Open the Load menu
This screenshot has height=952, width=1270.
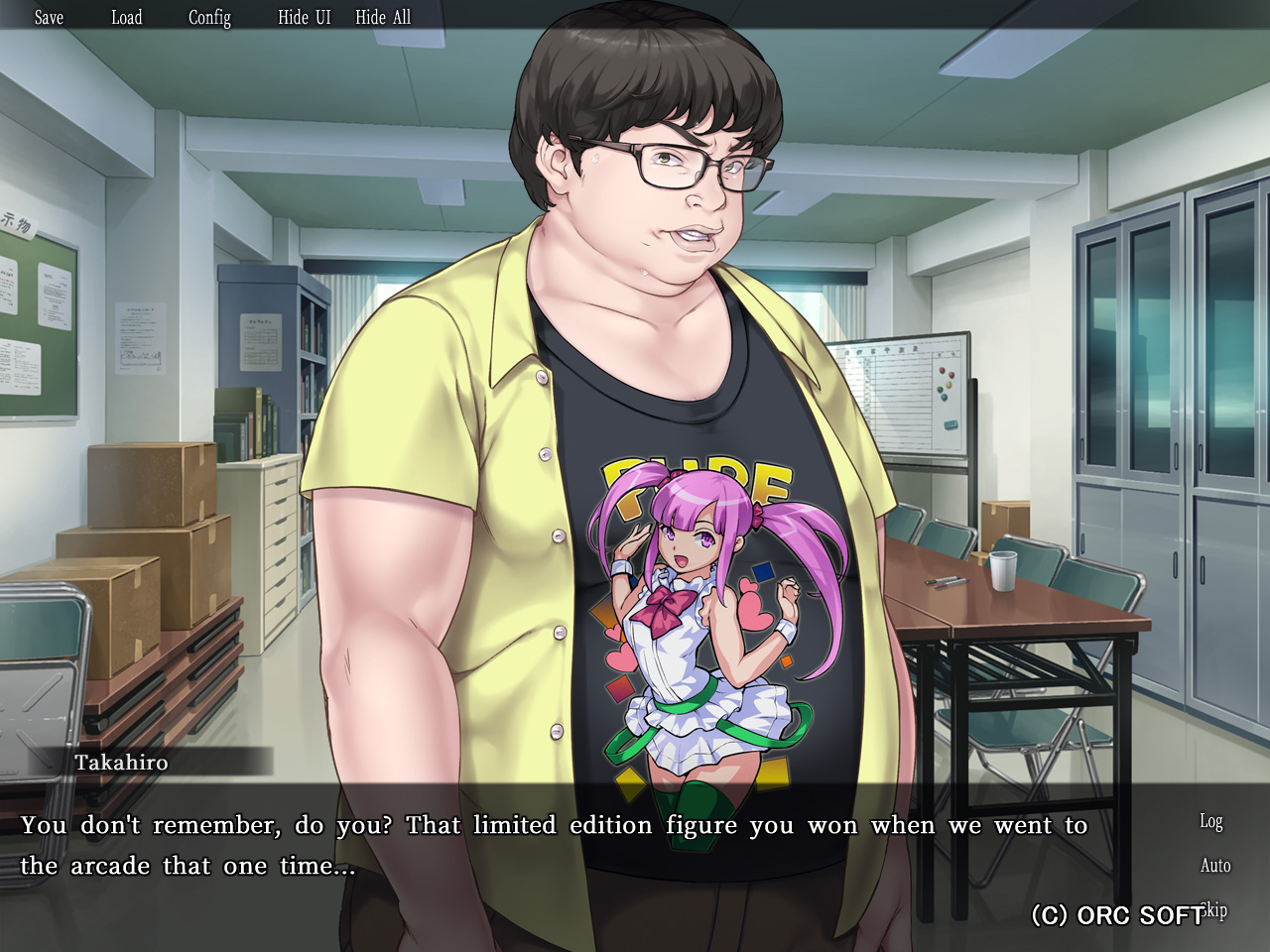coord(126,17)
